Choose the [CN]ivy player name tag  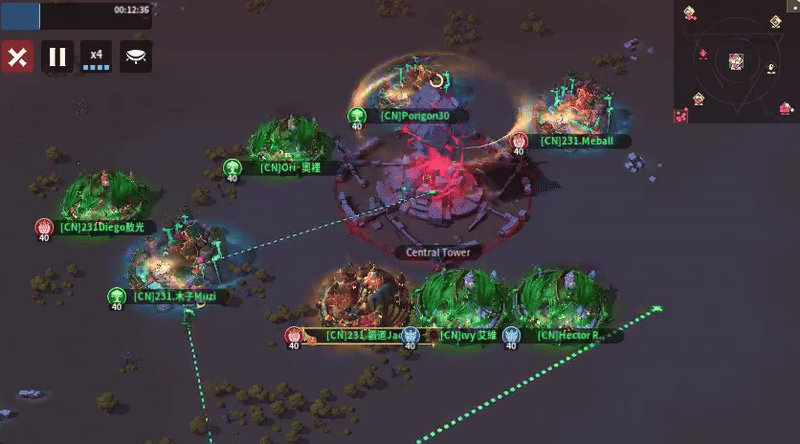[x=468, y=335]
